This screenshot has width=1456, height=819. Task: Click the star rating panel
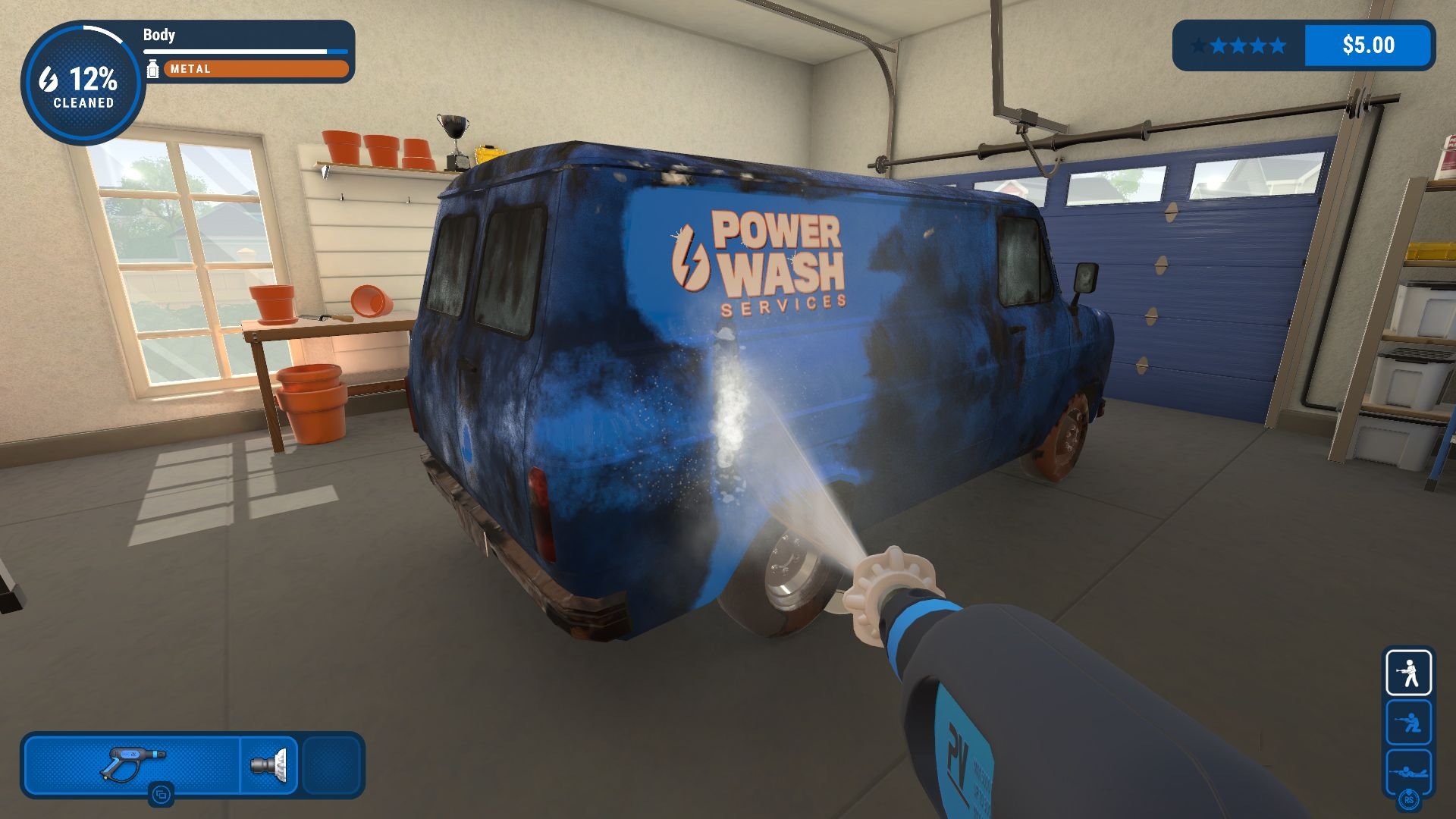(1238, 45)
